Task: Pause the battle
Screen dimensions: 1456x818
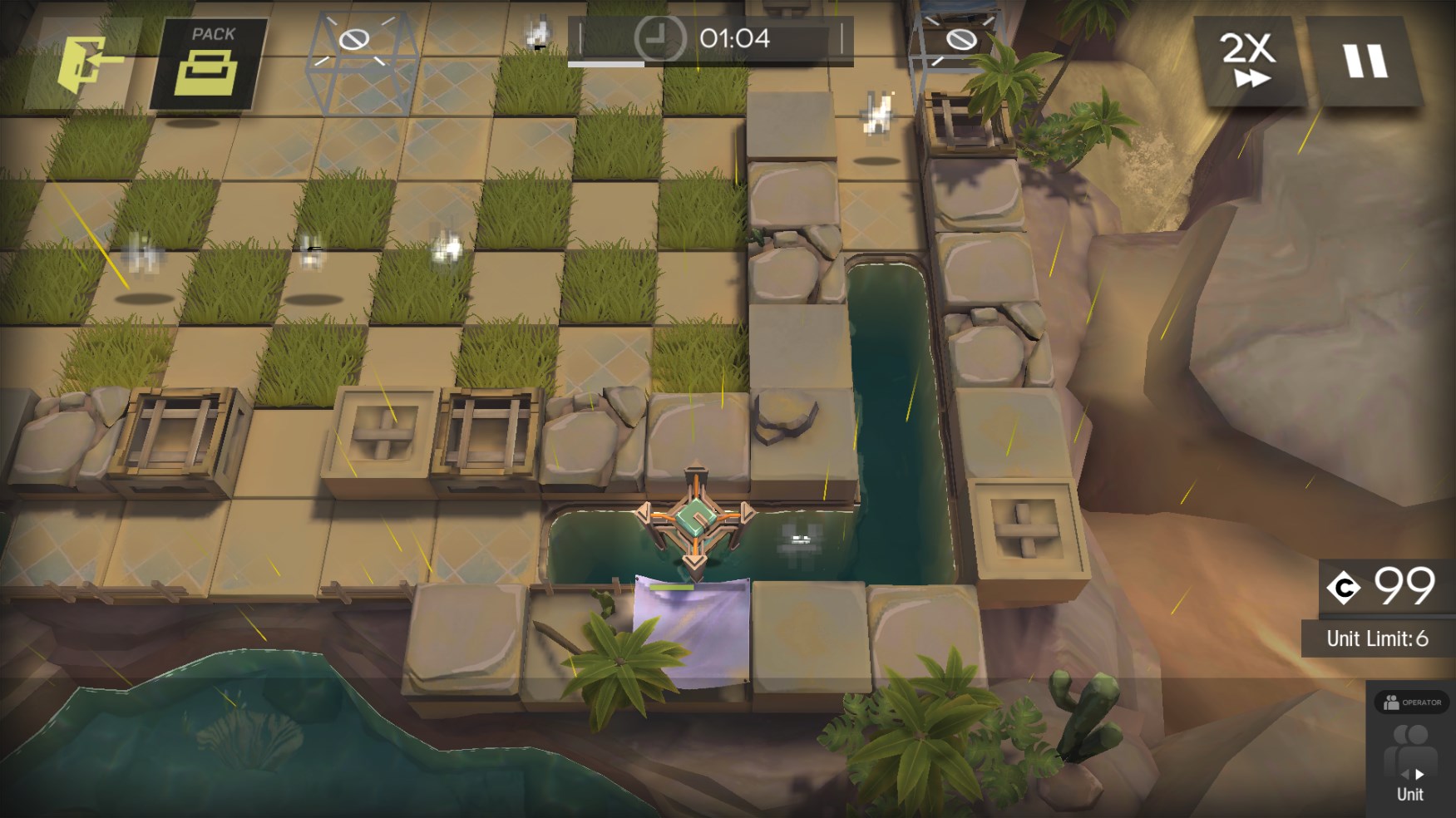Action: (x=1365, y=62)
